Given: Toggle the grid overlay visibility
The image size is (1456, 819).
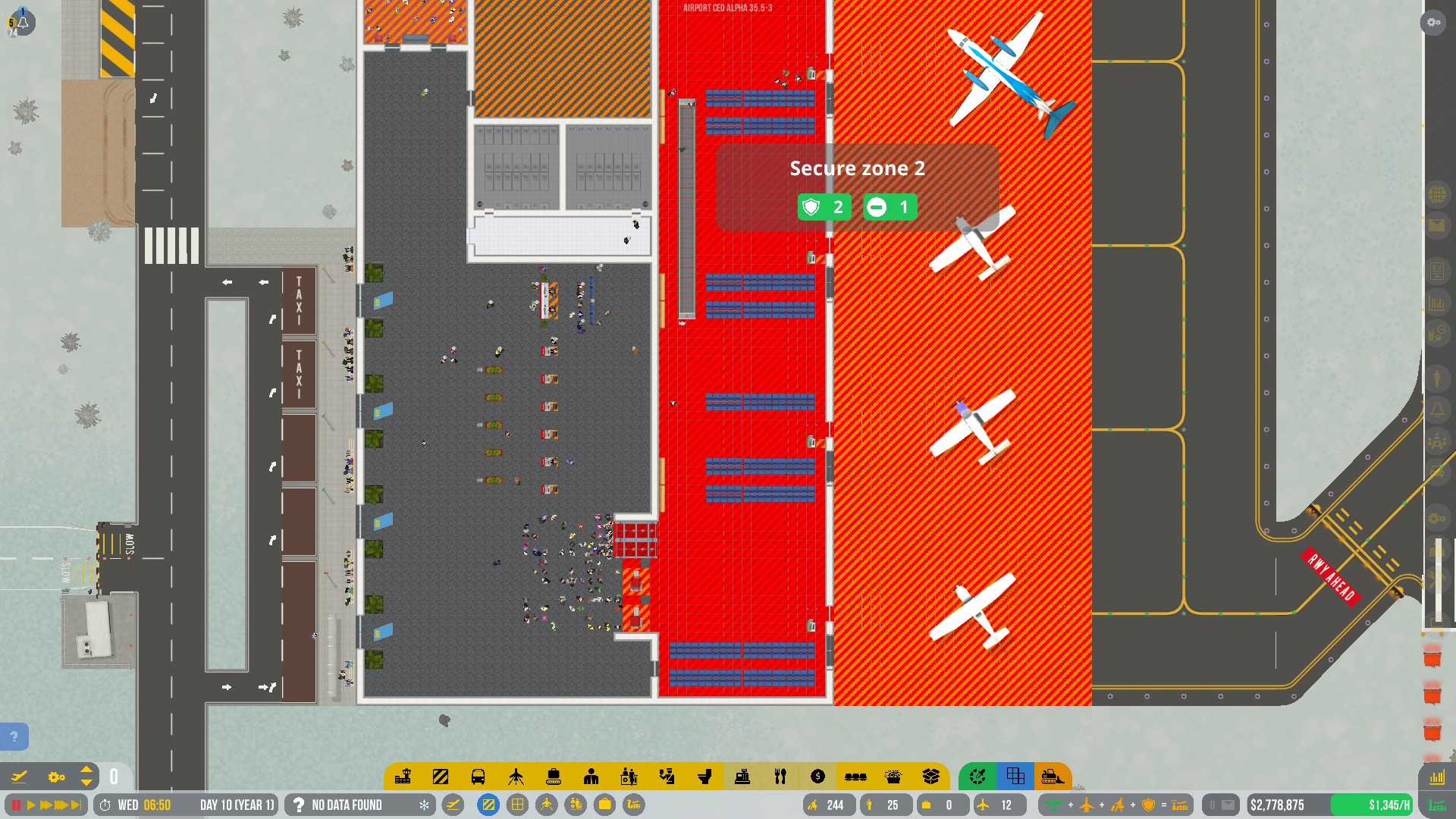Looking at the screenshot, I should point(517,805).
